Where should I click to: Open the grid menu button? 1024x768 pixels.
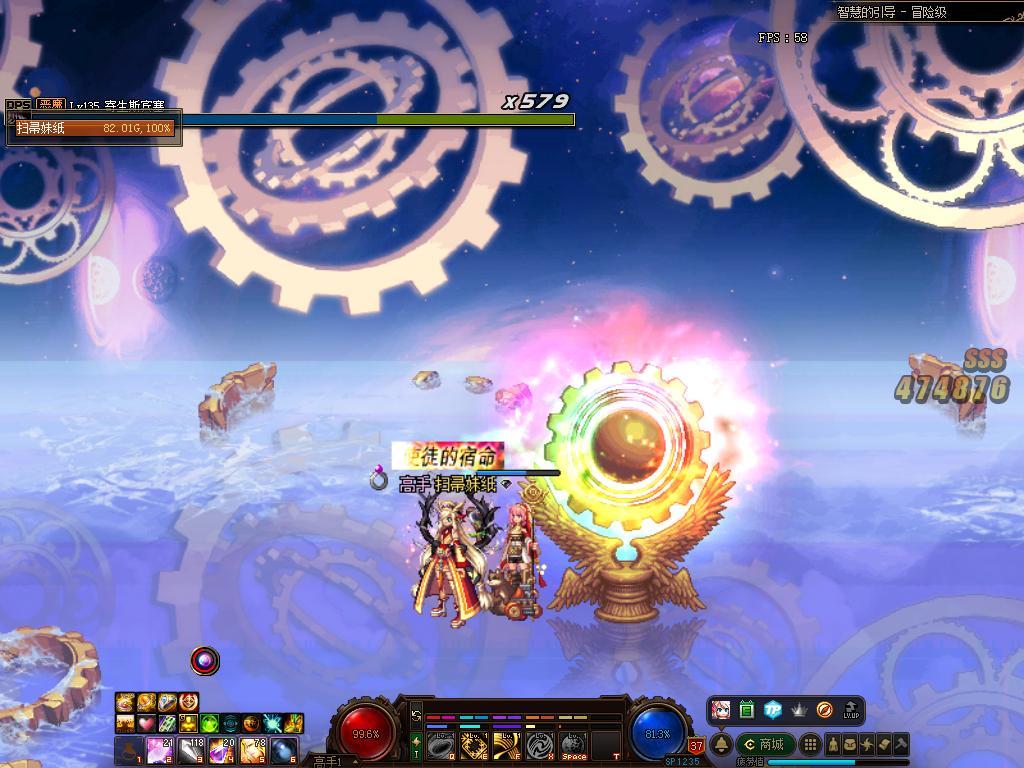pyautogui.click(x=811, y=744)
